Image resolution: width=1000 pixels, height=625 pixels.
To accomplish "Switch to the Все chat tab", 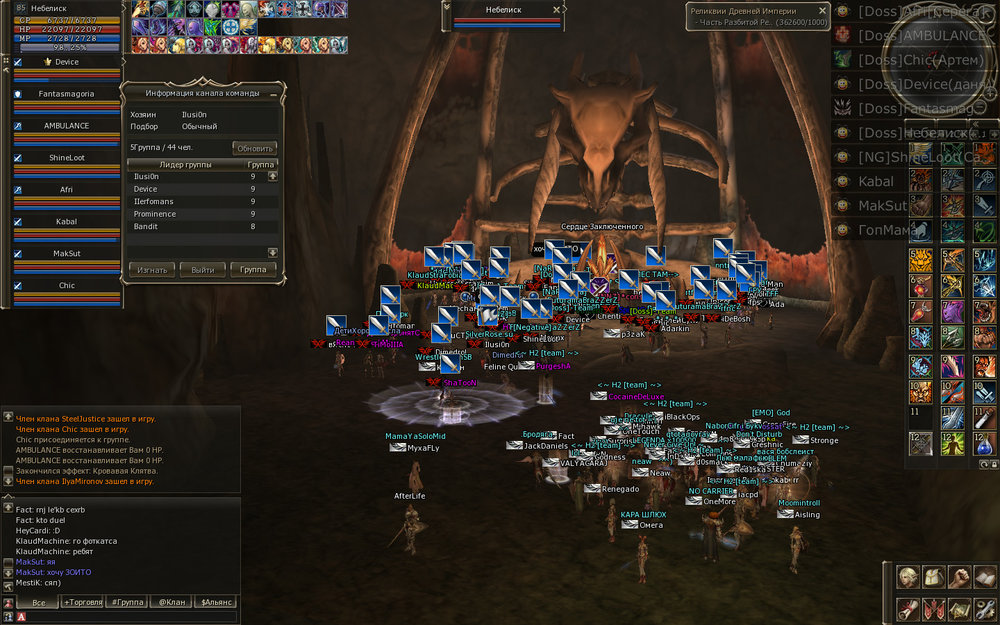I will tap(39, 602).
